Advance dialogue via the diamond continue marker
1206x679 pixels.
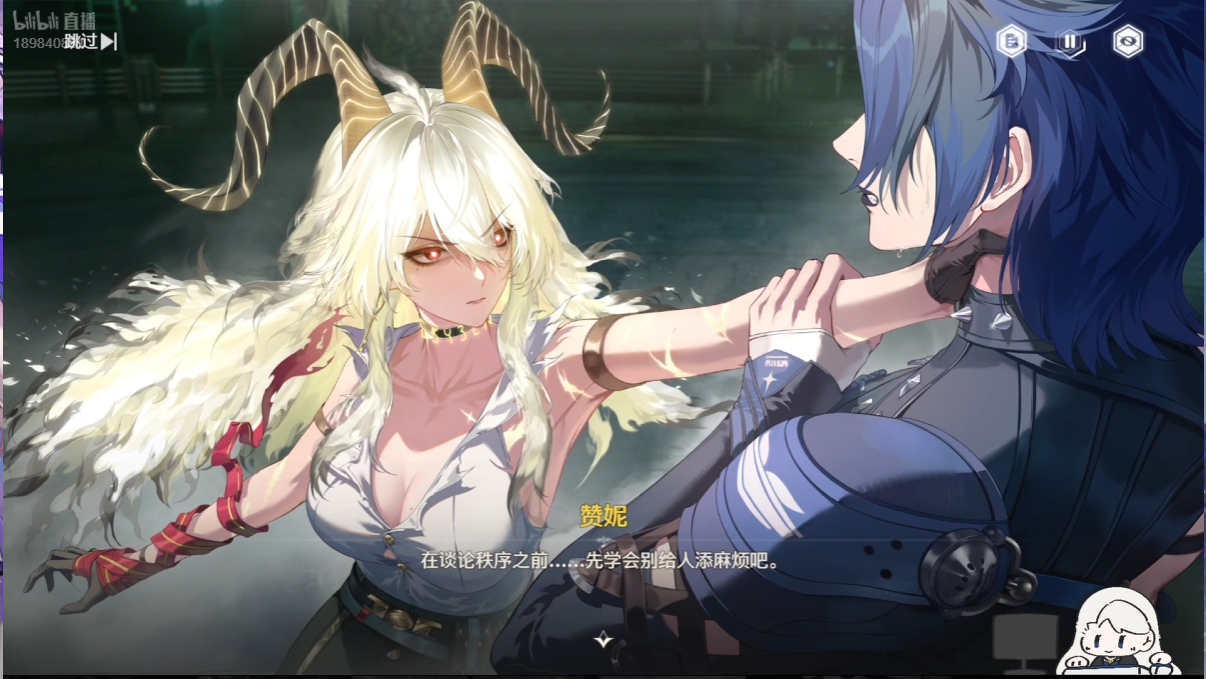[x=603, y=639]
